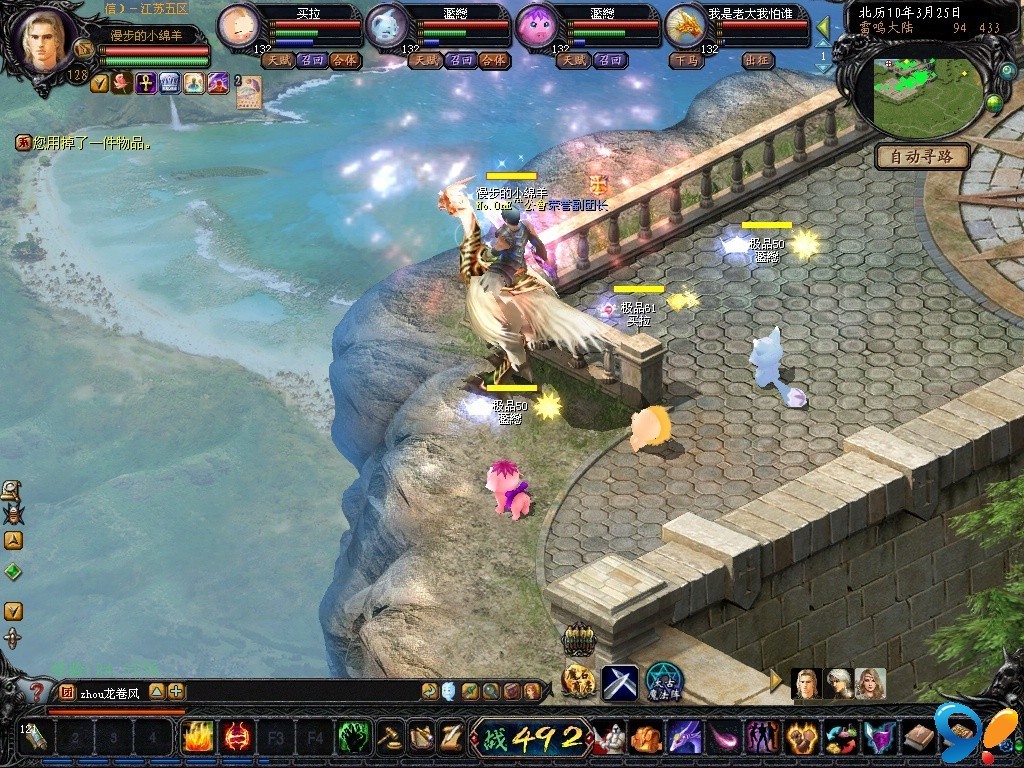Select the blonde woman teammate portrait

point(870,684)
